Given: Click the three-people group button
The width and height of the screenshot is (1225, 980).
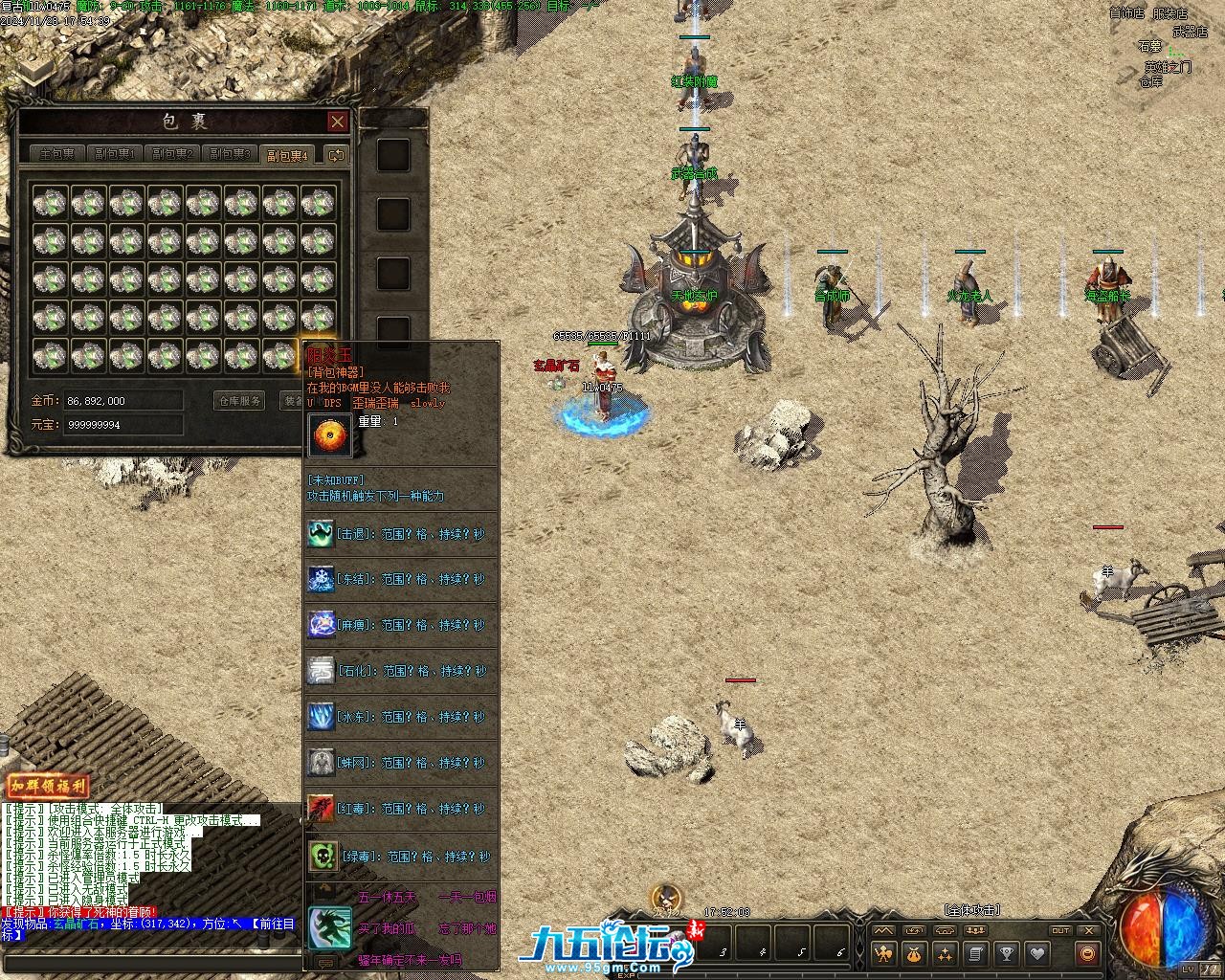Looking at the screenshot, I should click(x=978, y=930).
